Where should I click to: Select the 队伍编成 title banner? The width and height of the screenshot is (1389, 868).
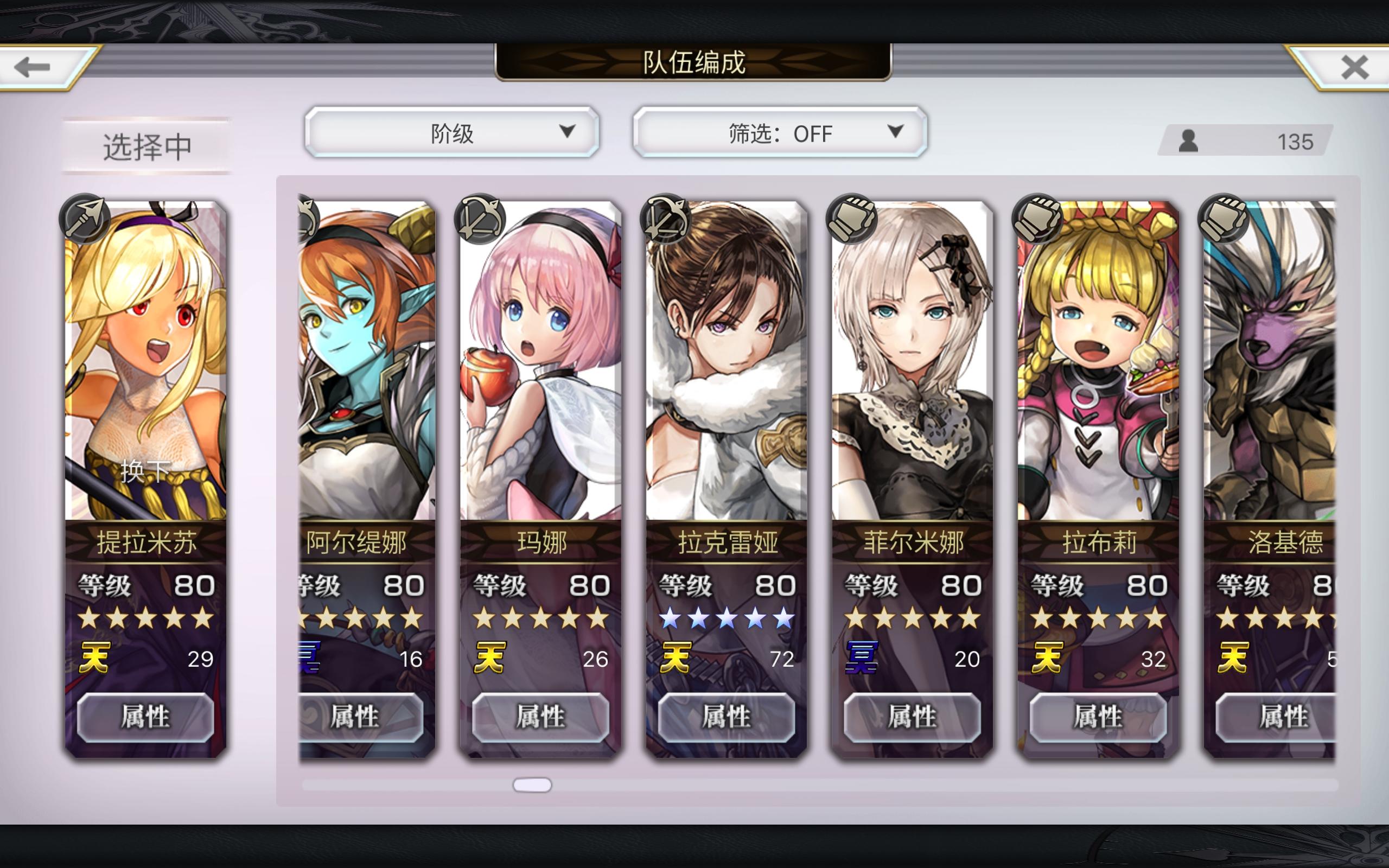pyautogui.click(x=694, y=65)
